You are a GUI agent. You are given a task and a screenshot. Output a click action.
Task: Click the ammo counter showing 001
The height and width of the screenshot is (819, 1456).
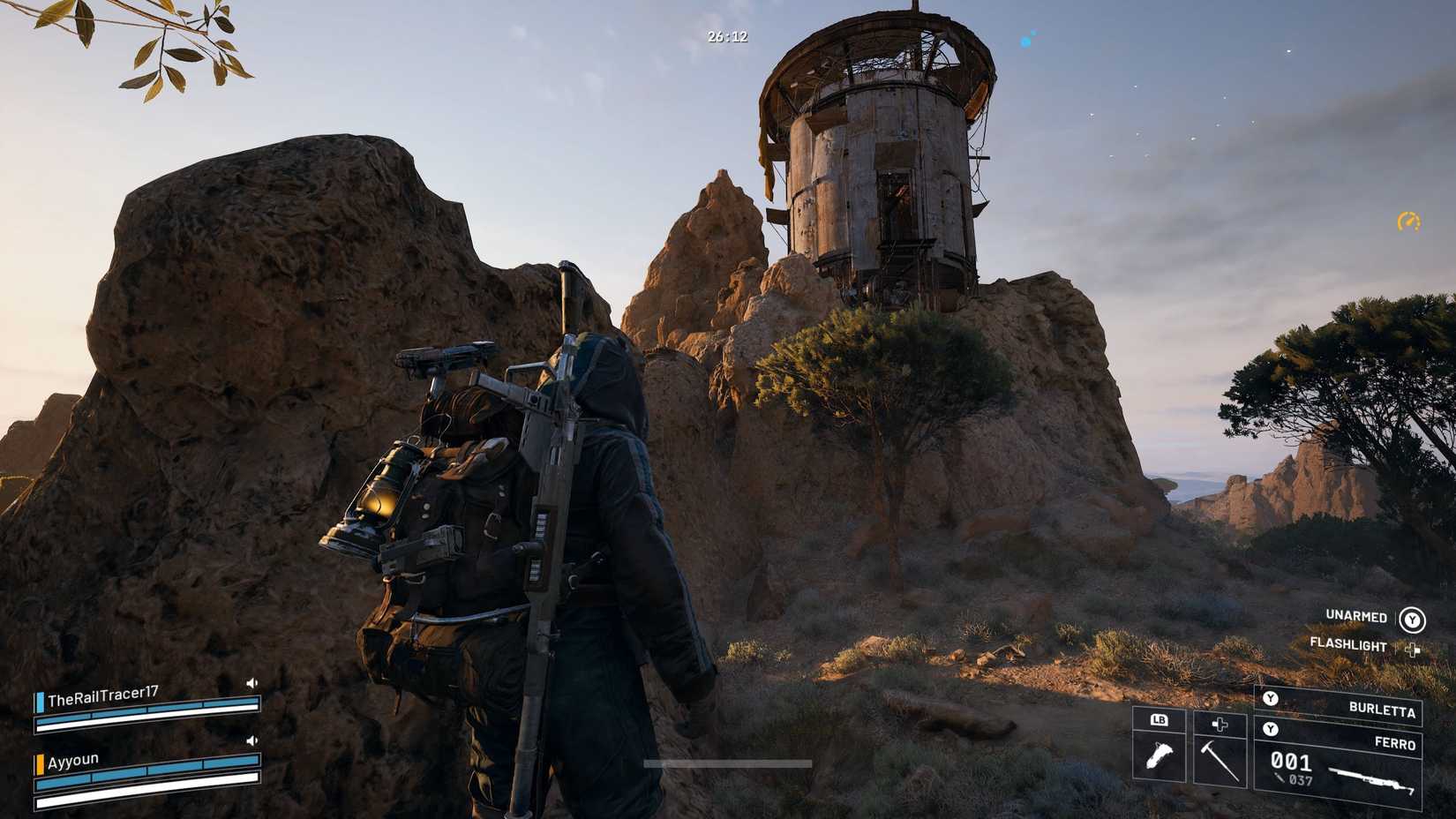point(1290,761)
